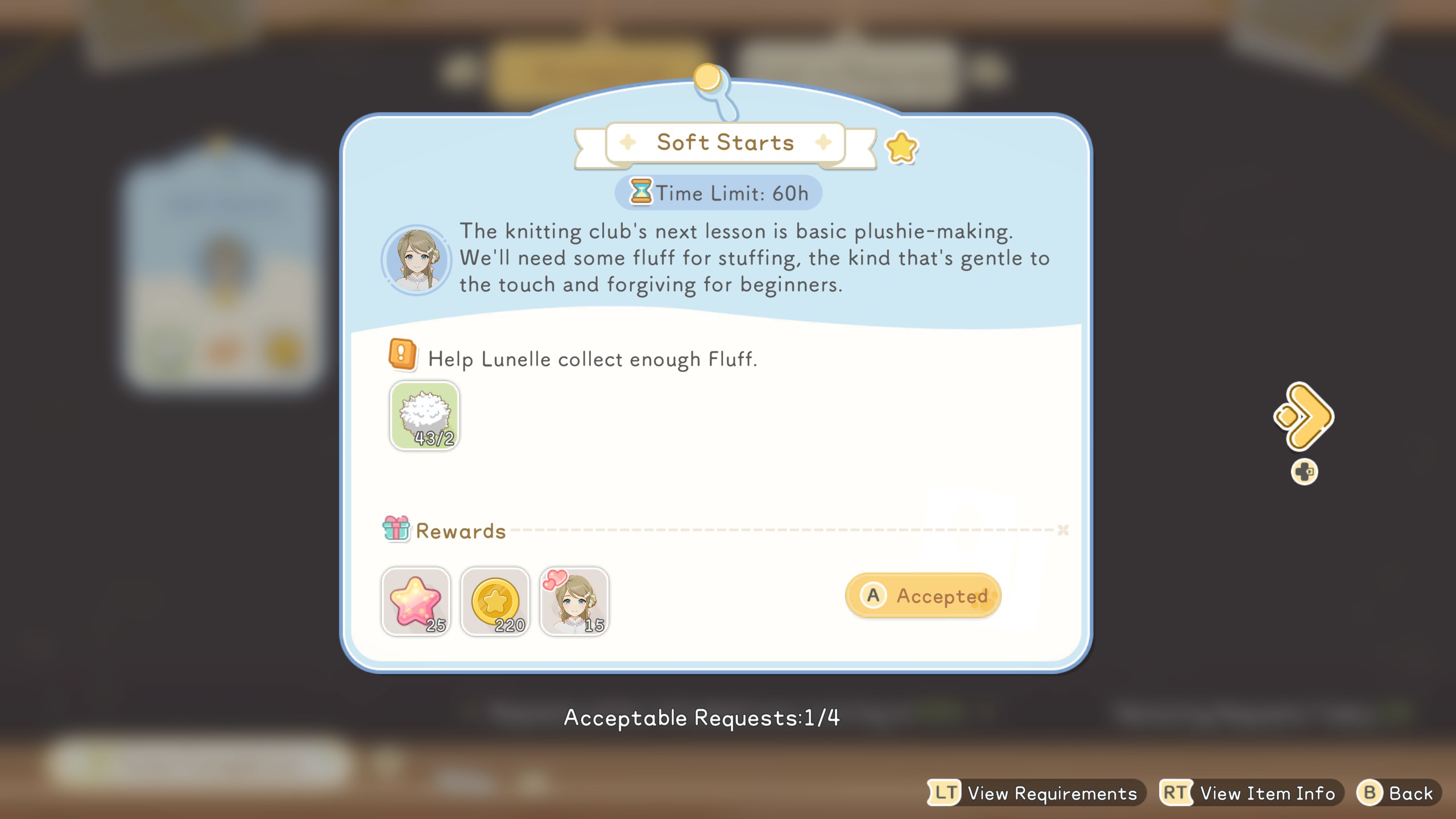Click the hourglass icon on the time limit badge

click(642, 192)
